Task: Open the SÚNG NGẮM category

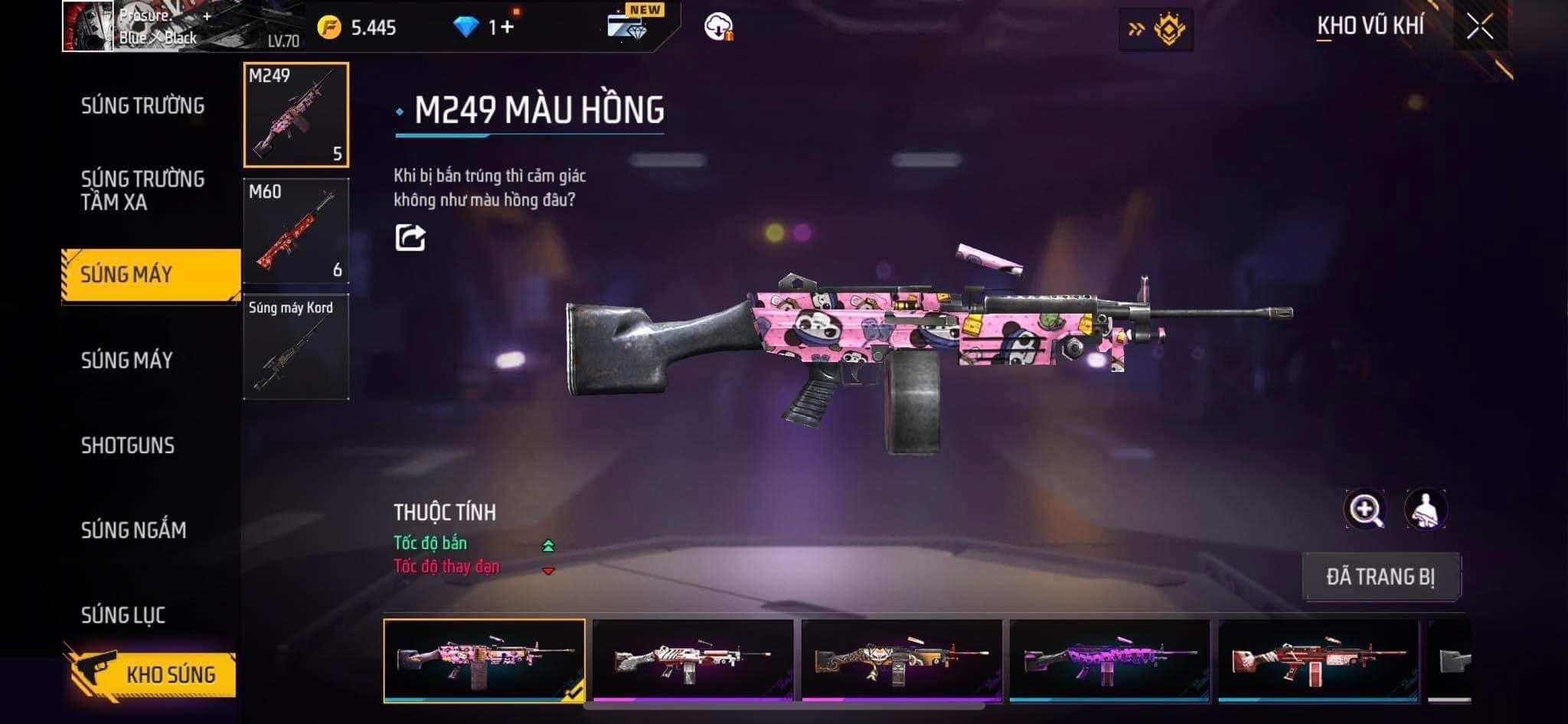Action: (133, 530)
